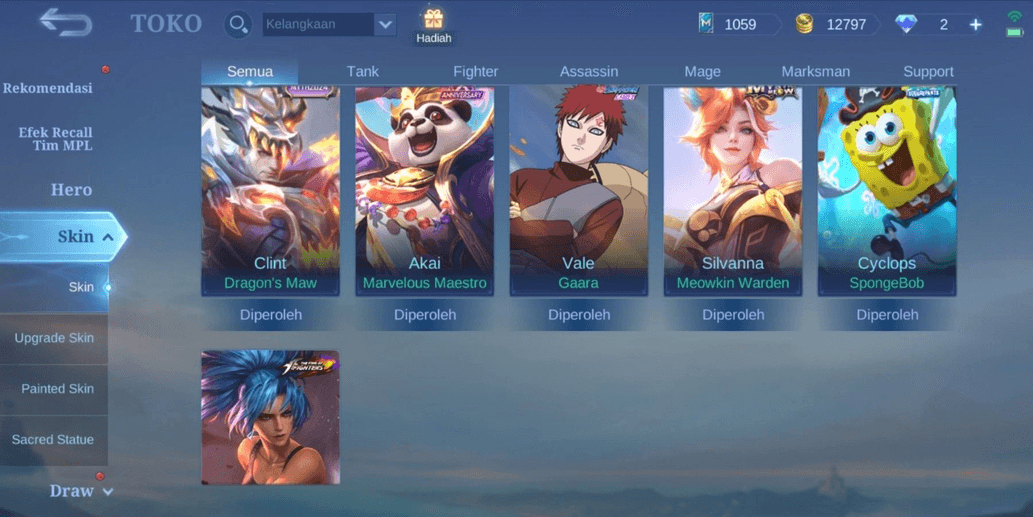View Cyclops SpongeBob skin card
1033x517 pixels.
click(887, 190)
